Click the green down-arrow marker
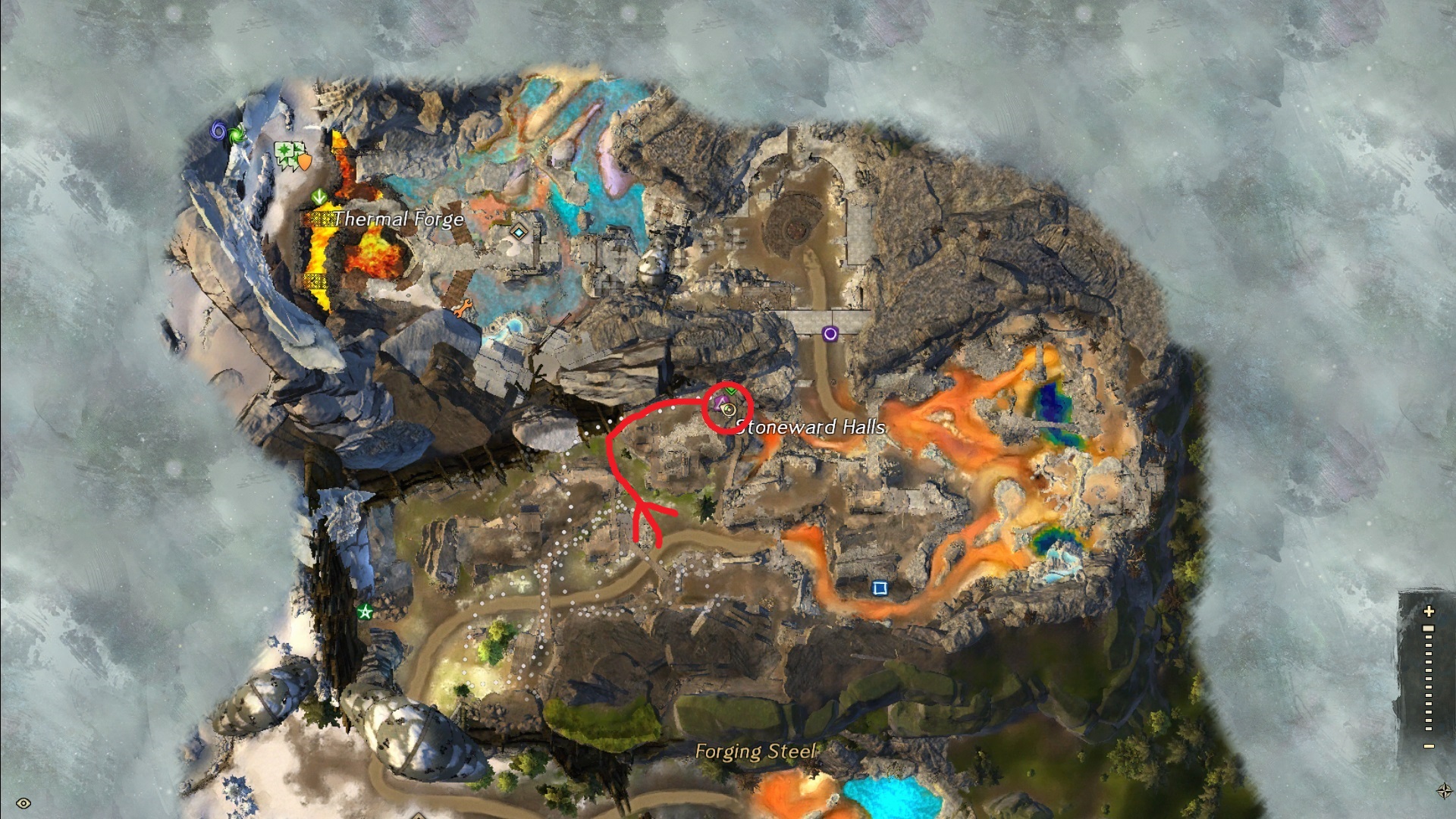This screenshot has height=819, width=1456. point(319,197)
